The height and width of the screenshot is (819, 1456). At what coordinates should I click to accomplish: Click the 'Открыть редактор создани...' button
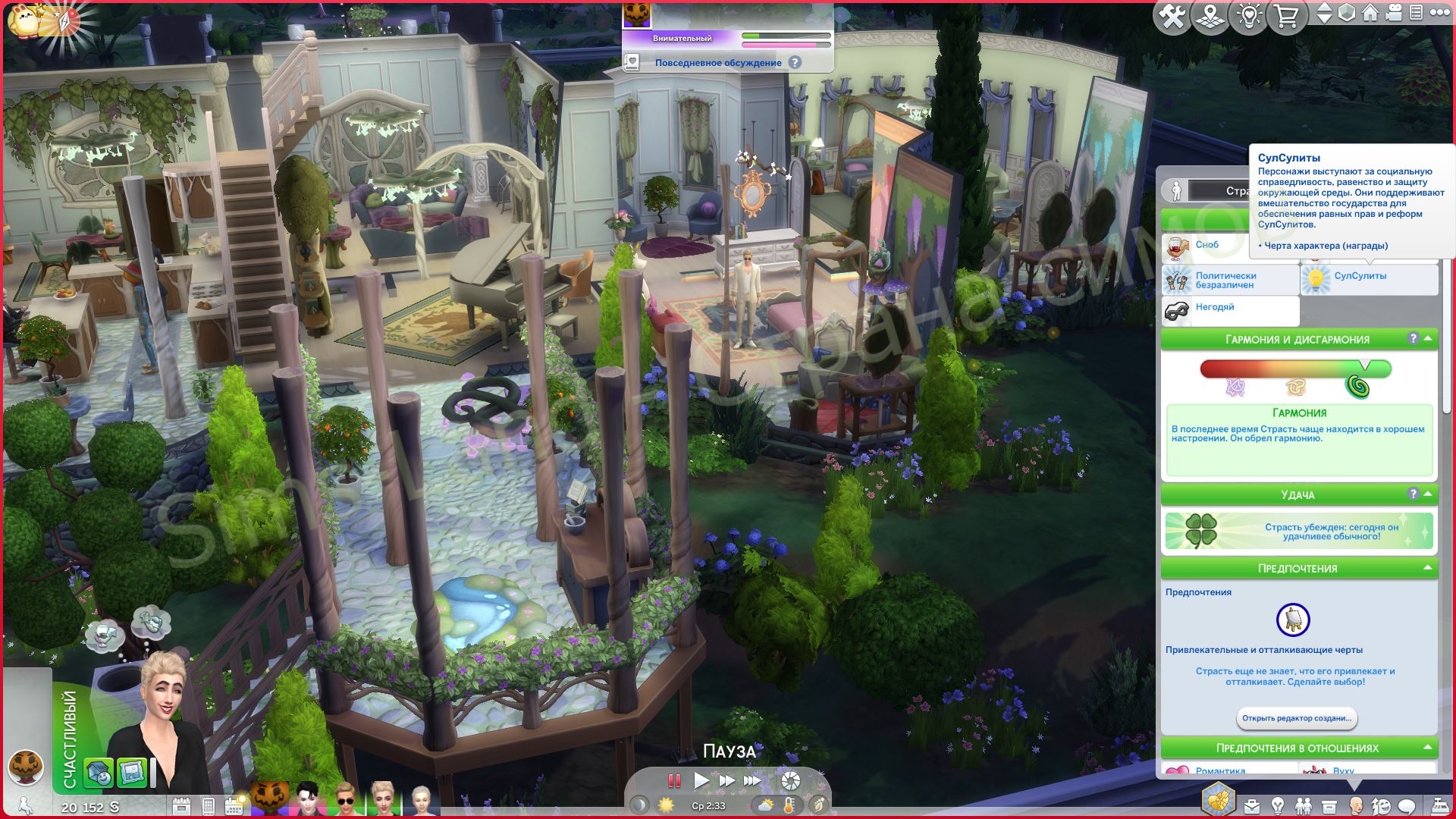1297,718
